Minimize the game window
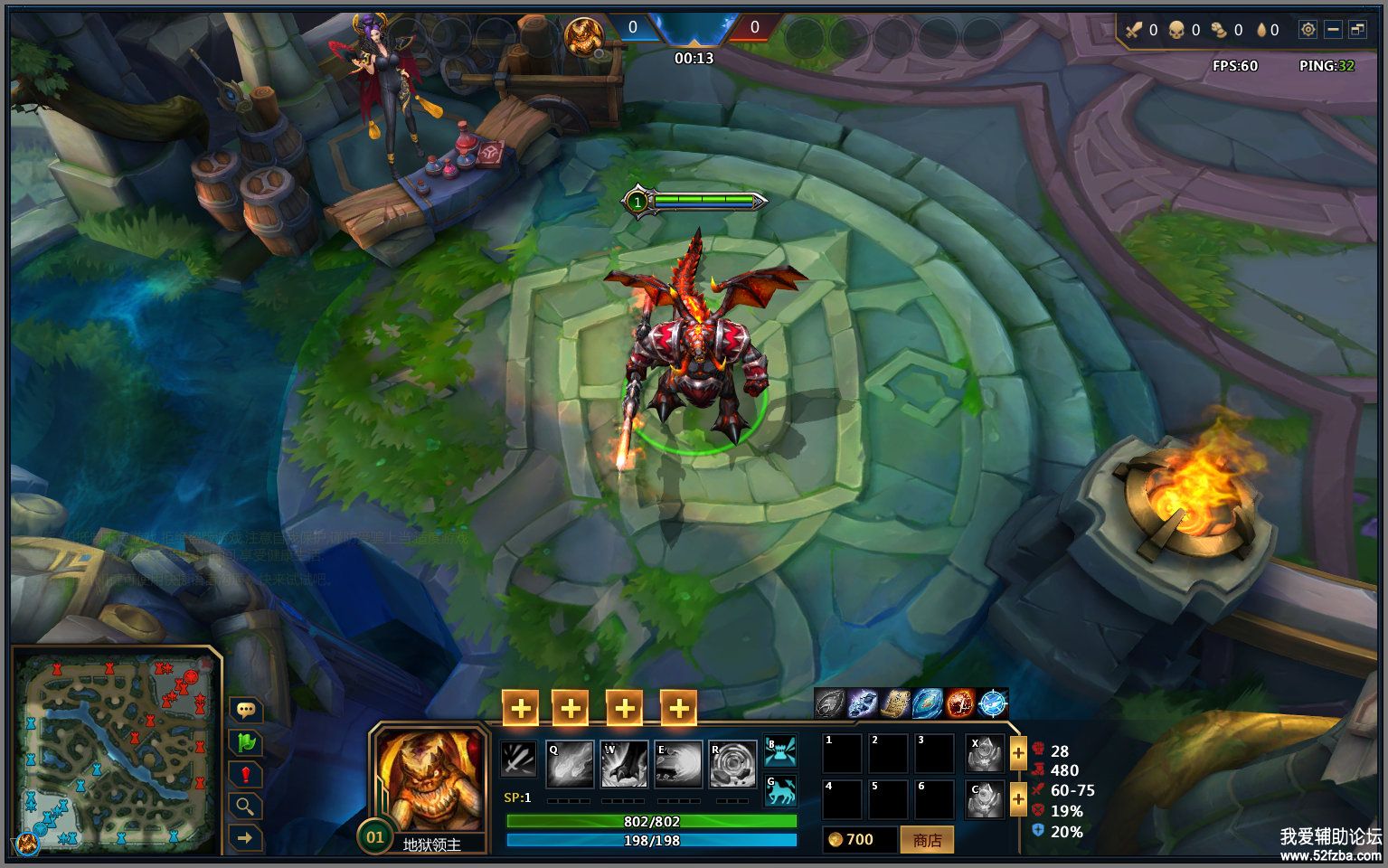The height and width of the screenshot is (868, 1388). [1333, 30]
